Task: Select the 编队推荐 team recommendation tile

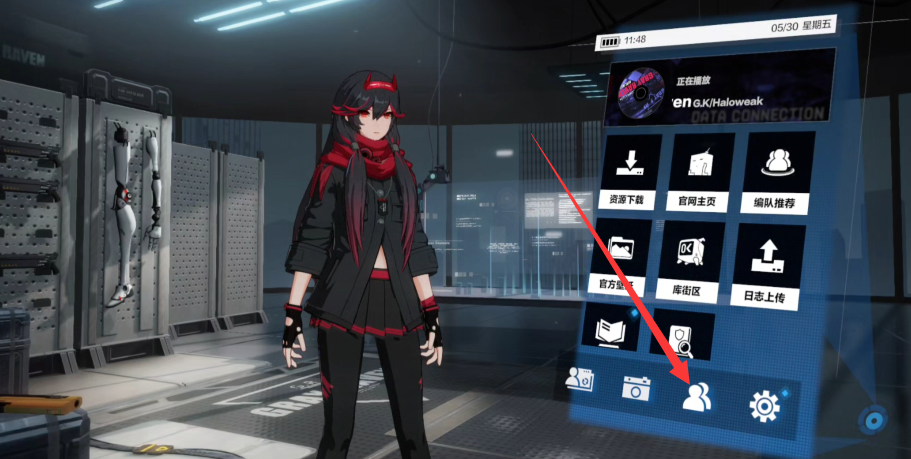Action: click(x=773, y=173)
